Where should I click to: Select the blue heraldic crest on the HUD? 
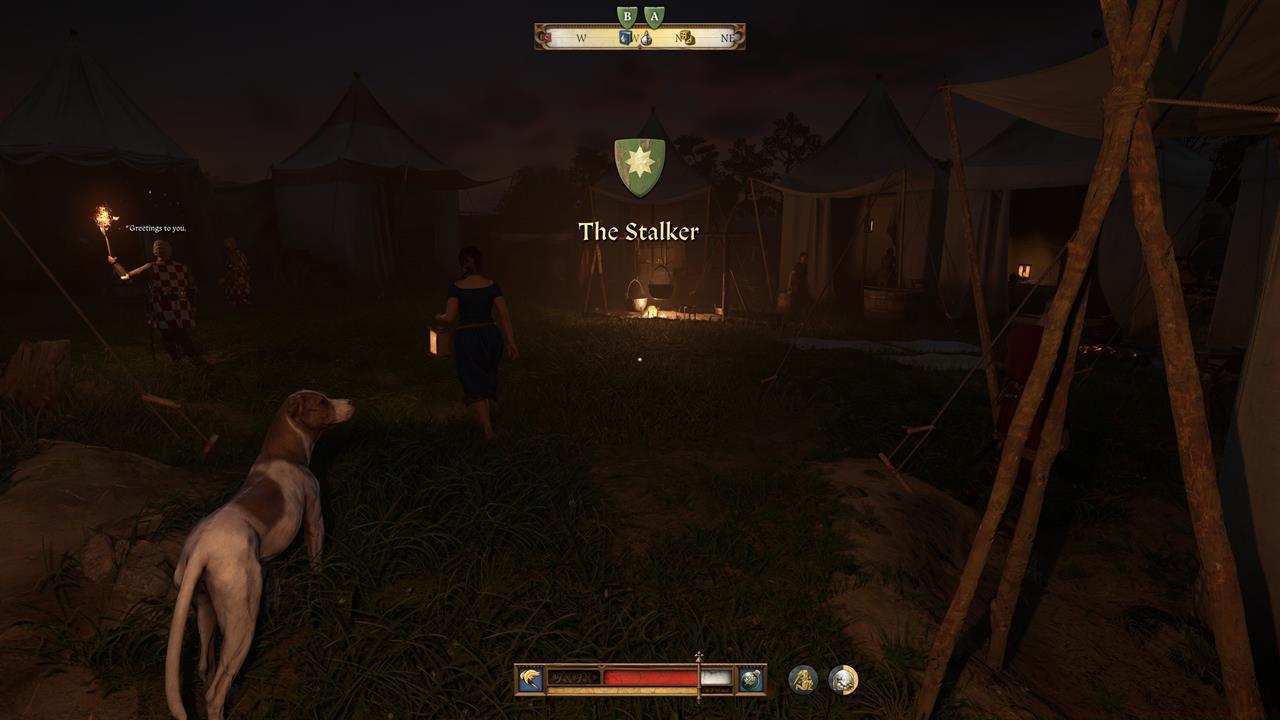point(530,678)
